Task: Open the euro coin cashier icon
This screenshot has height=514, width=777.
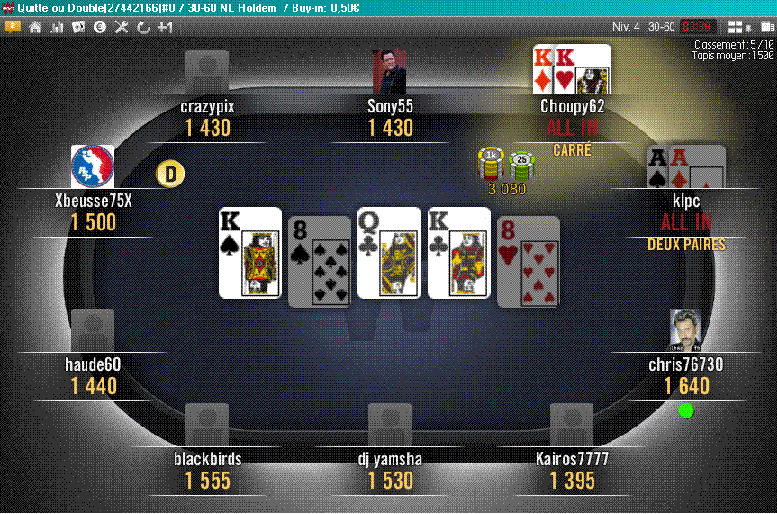Action: (x=100, y=27)
